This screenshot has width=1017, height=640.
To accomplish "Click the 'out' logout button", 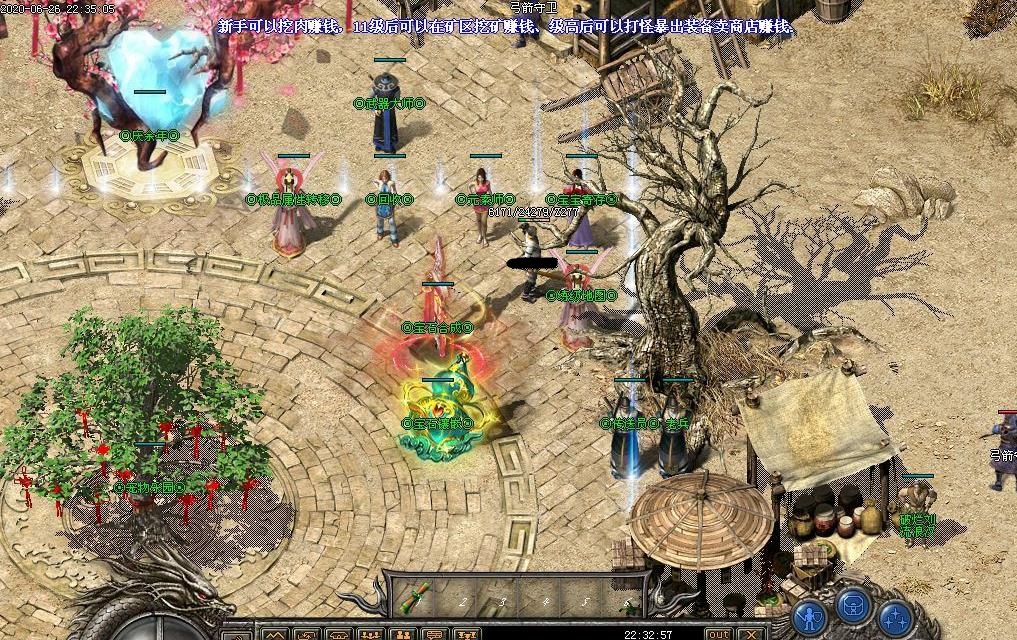I will coord(718,634).
